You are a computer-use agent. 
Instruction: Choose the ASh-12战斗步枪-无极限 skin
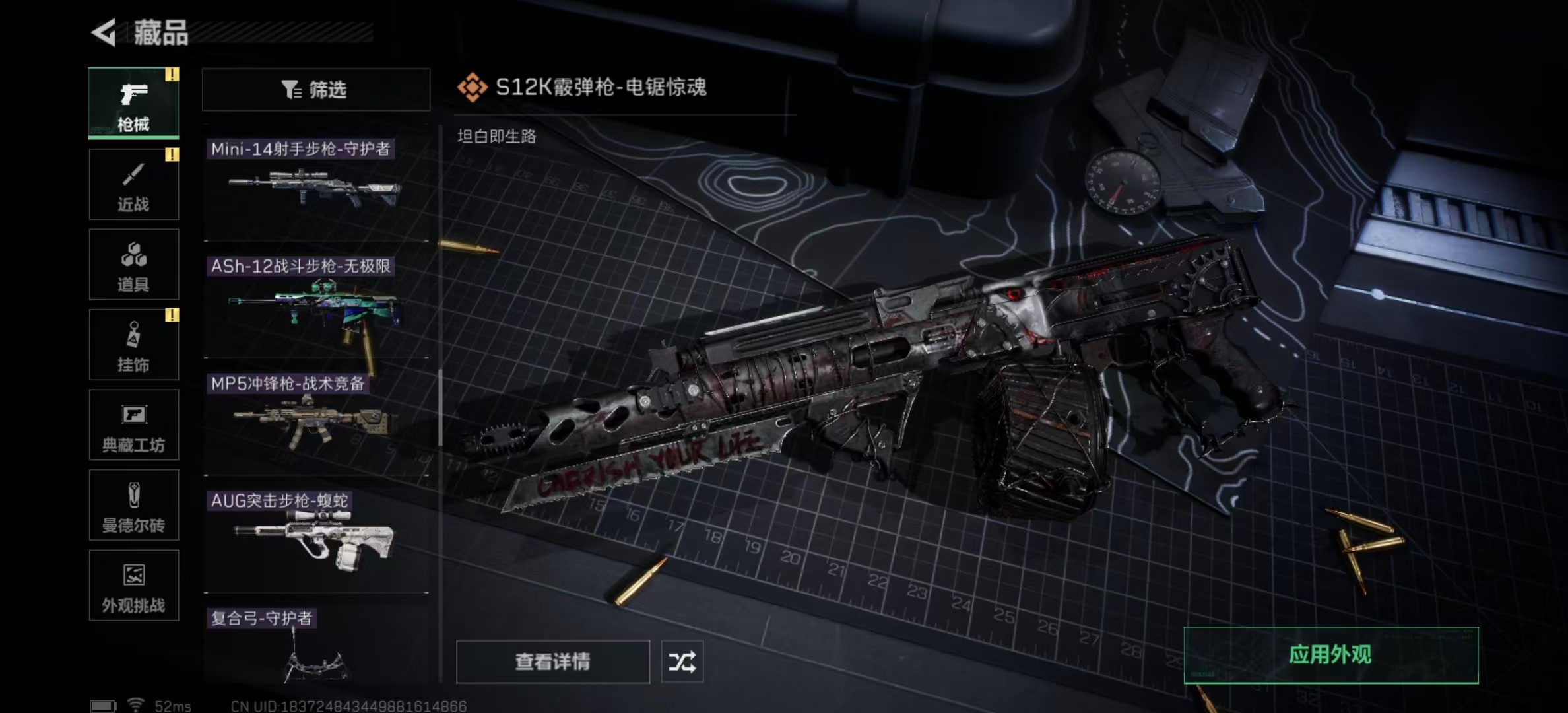pyautogui.click(x=315, y=305)
